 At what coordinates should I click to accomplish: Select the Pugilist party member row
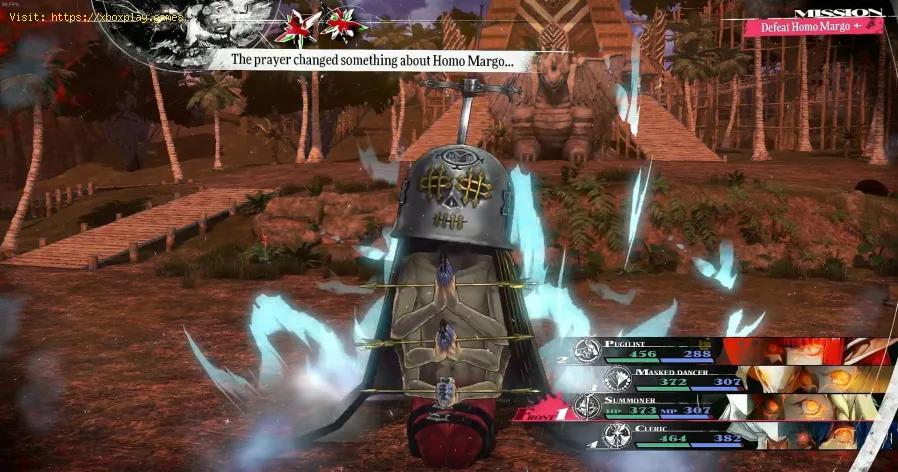700,350
